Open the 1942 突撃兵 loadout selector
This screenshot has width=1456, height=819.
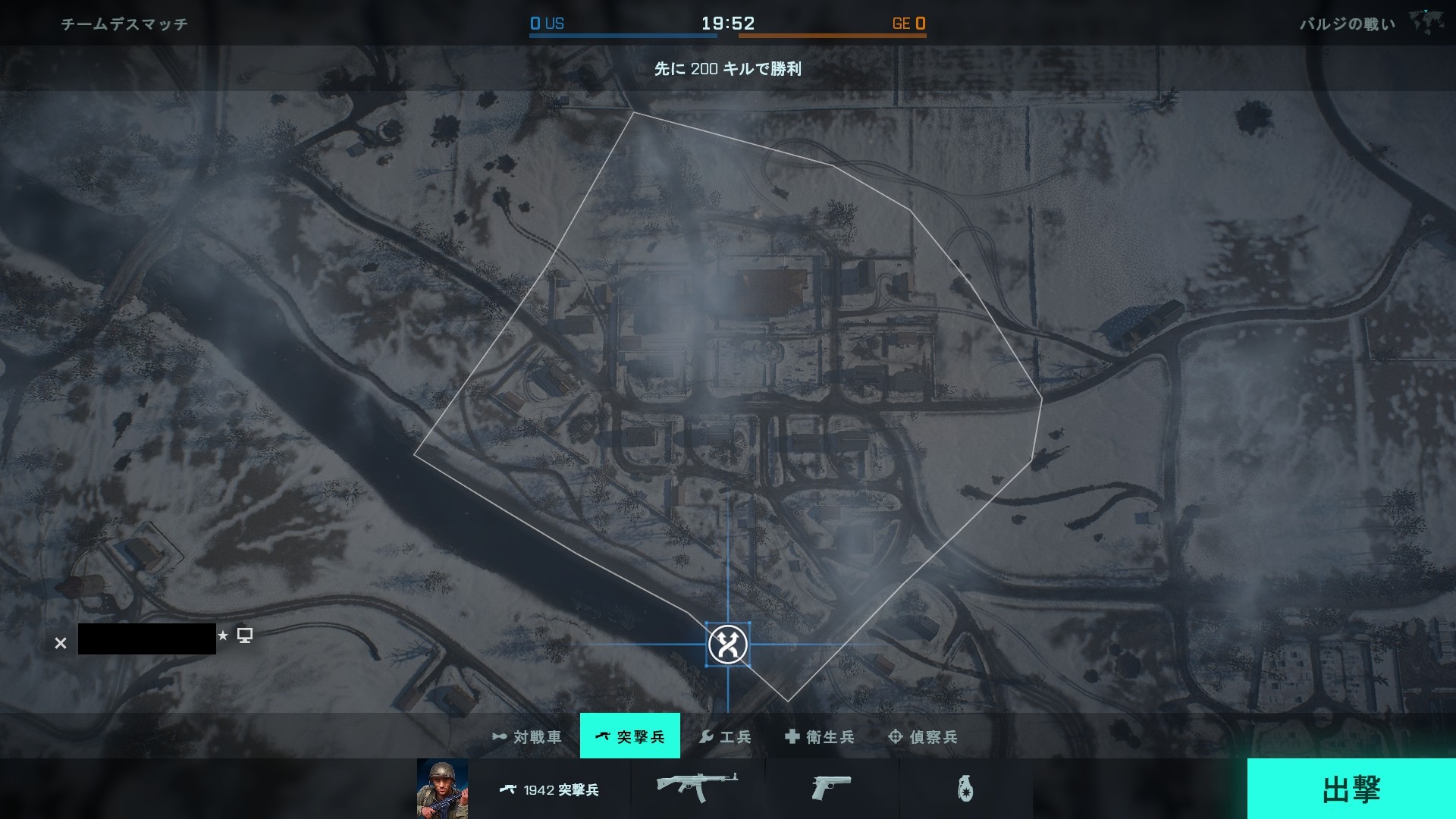550,789
